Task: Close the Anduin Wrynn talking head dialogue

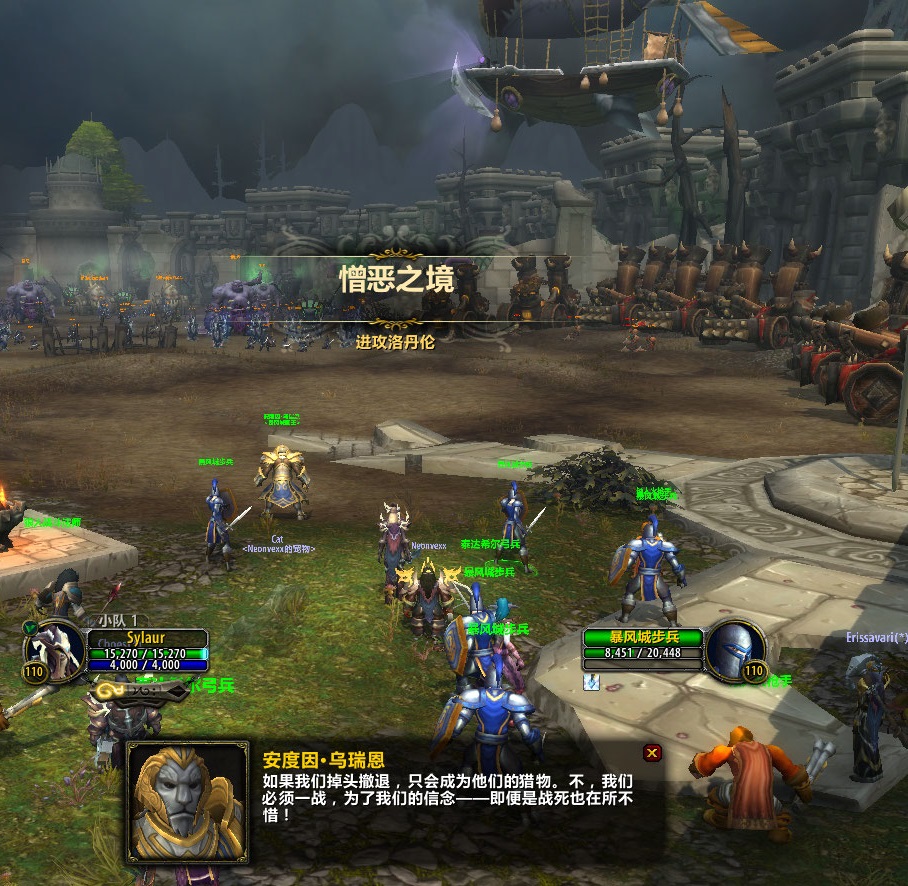Action: point(652,753)
